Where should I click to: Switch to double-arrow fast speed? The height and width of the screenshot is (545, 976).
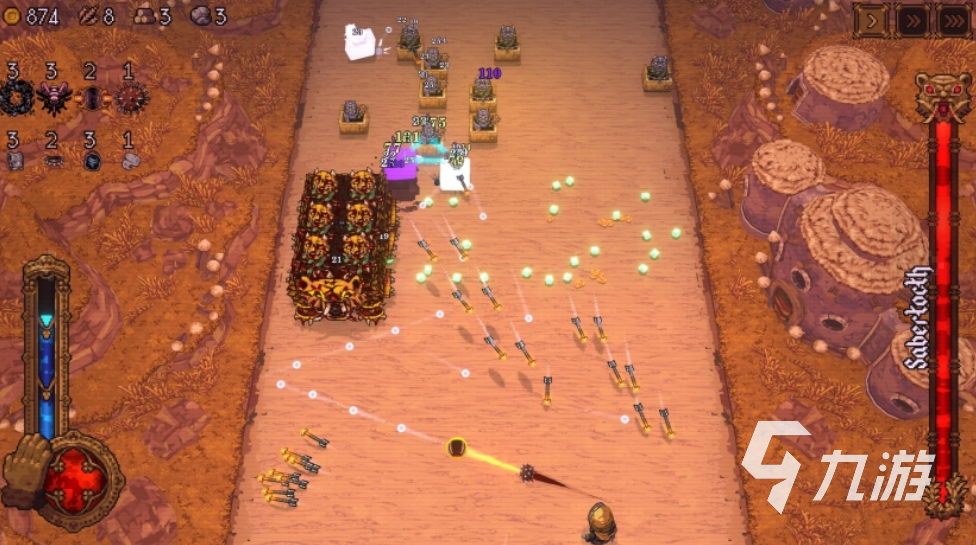click(911, 20)
